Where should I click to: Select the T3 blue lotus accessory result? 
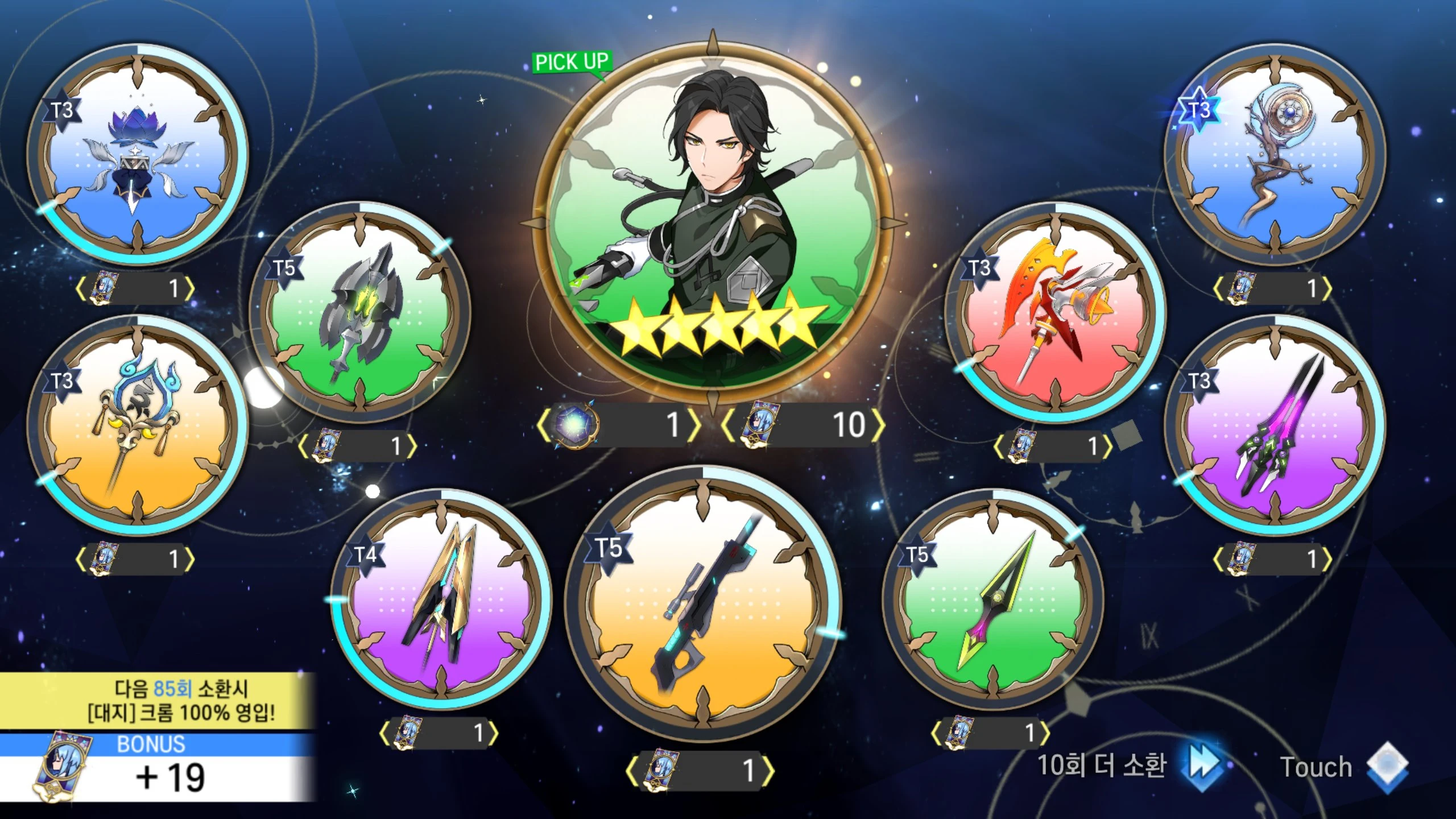(x=138, y=155)
